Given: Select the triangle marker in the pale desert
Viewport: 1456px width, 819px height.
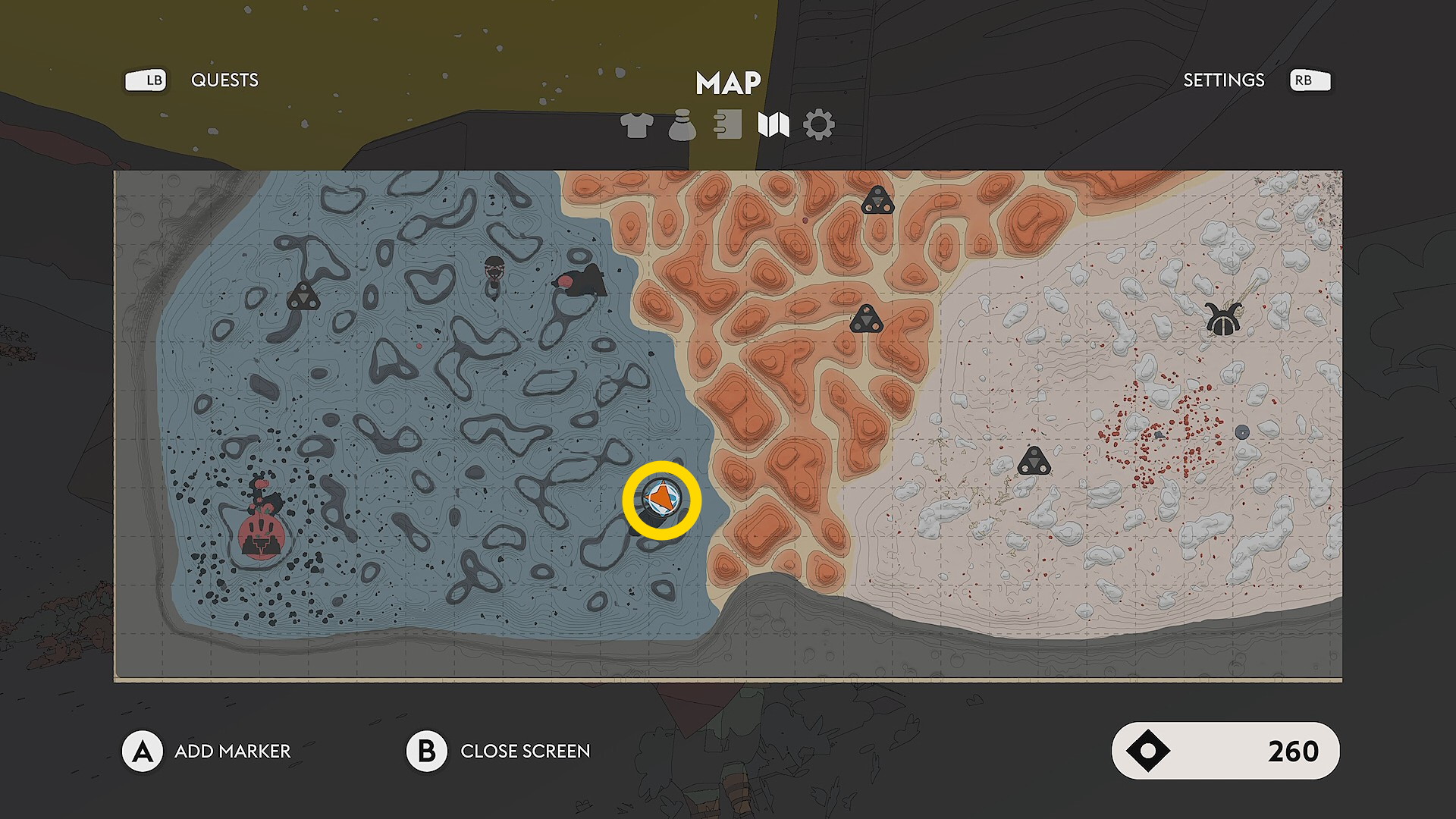Looking at the screenshot, I should 1033,461.
